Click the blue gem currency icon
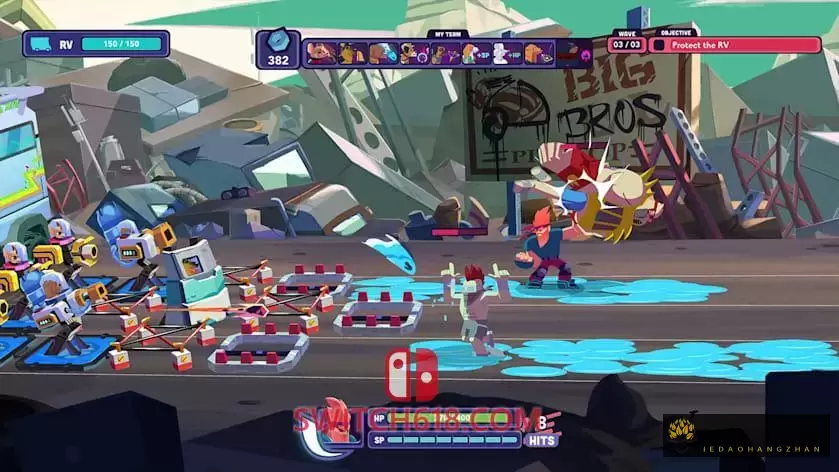Image resolution: width=839 pixels, height=472 pixels. 278,41
